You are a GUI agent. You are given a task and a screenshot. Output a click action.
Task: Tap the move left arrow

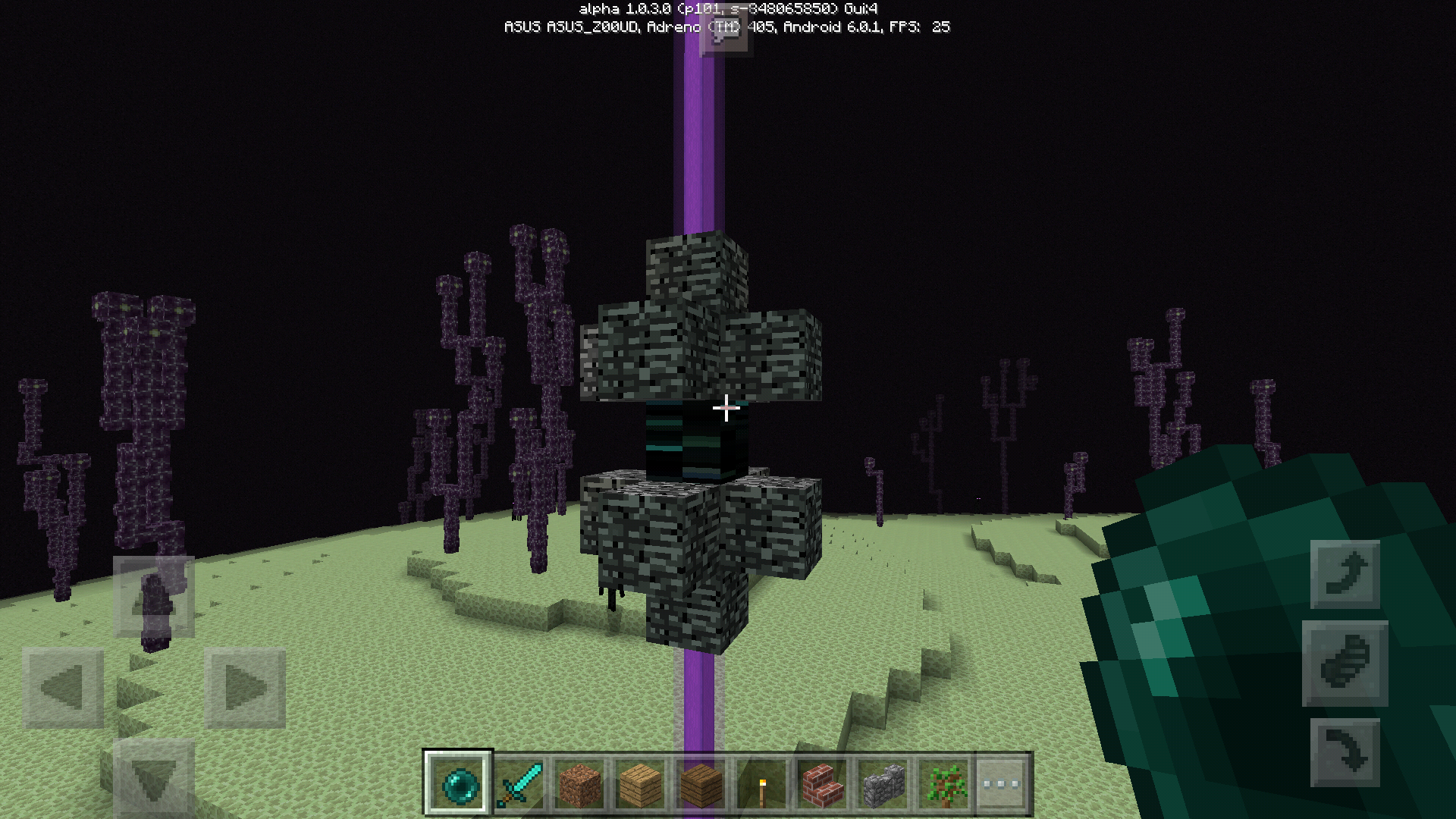[63, 689]
